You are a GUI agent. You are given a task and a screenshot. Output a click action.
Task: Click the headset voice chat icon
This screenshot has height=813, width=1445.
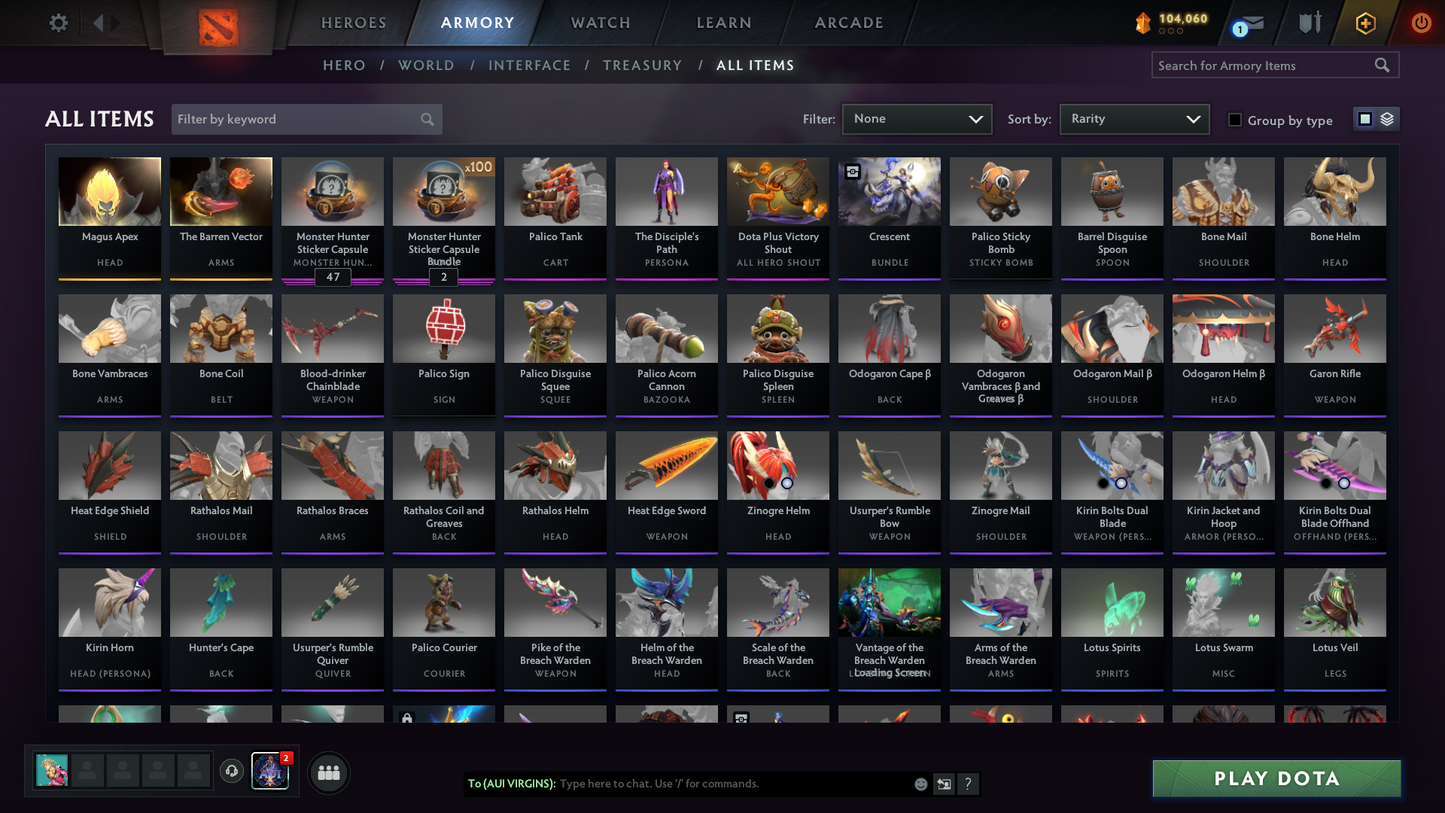coord(231,770)
